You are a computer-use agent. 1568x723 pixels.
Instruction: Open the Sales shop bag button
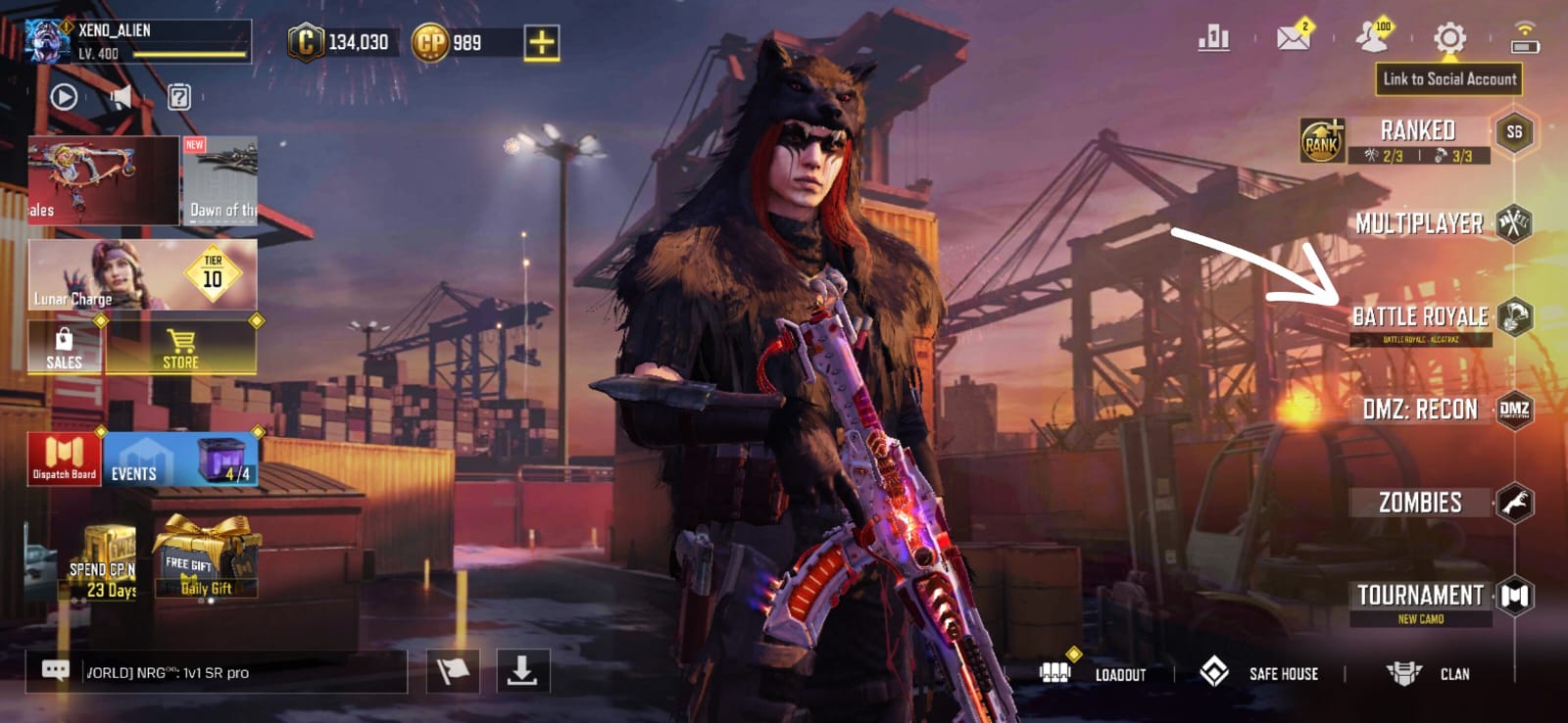point(64,348)
